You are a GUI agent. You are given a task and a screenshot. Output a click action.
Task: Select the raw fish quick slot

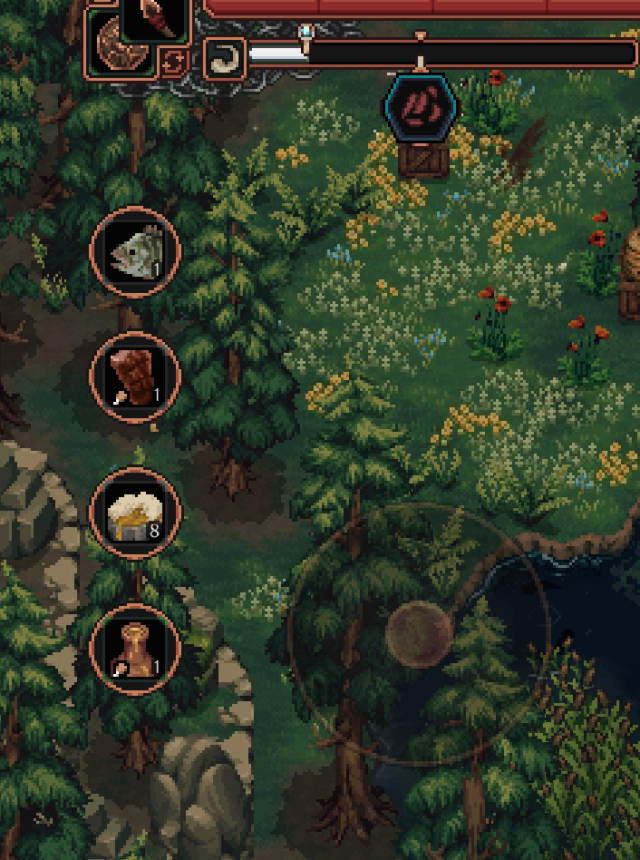135,252
